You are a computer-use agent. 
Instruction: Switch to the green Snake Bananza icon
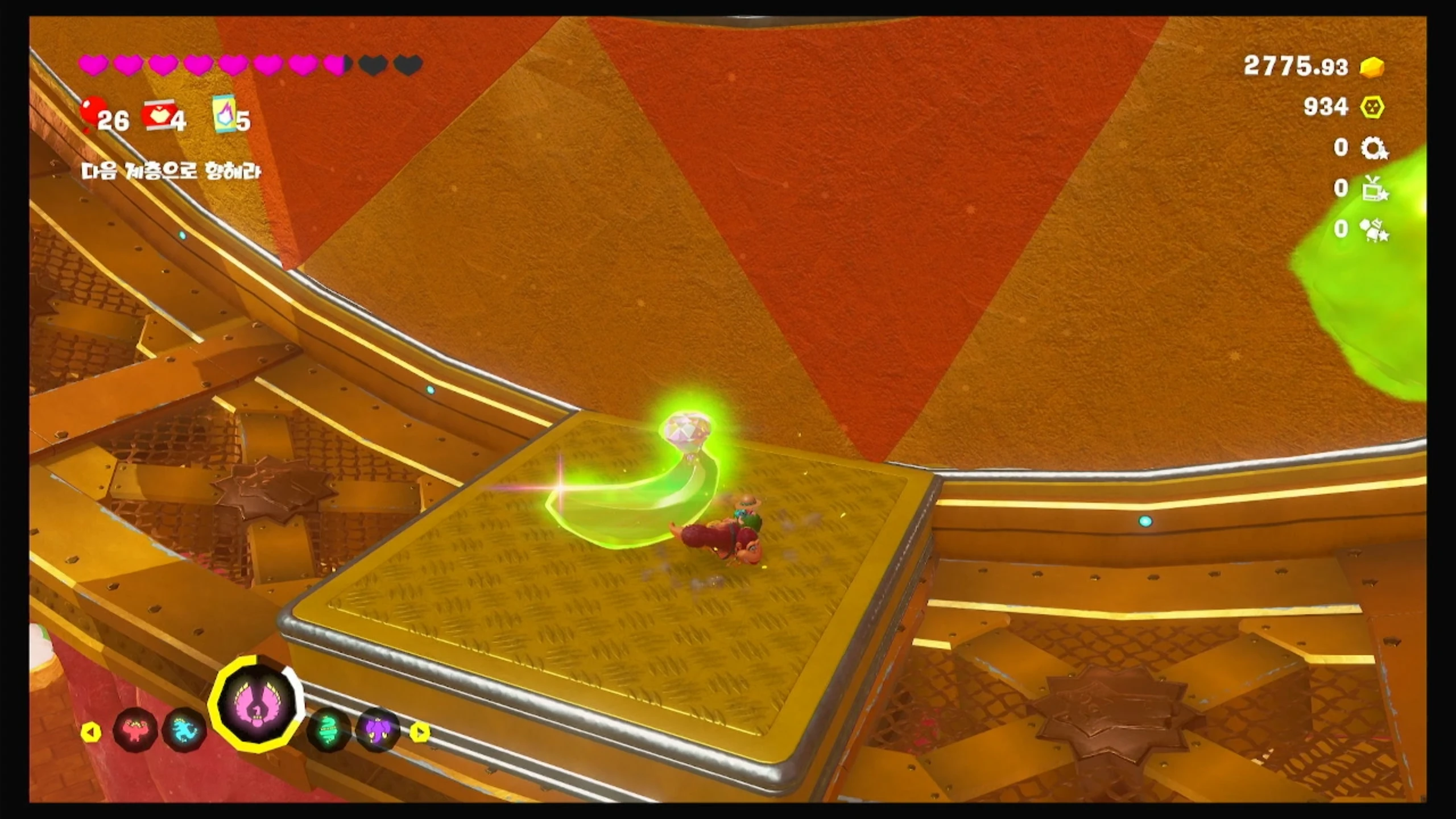coord(328,730)
